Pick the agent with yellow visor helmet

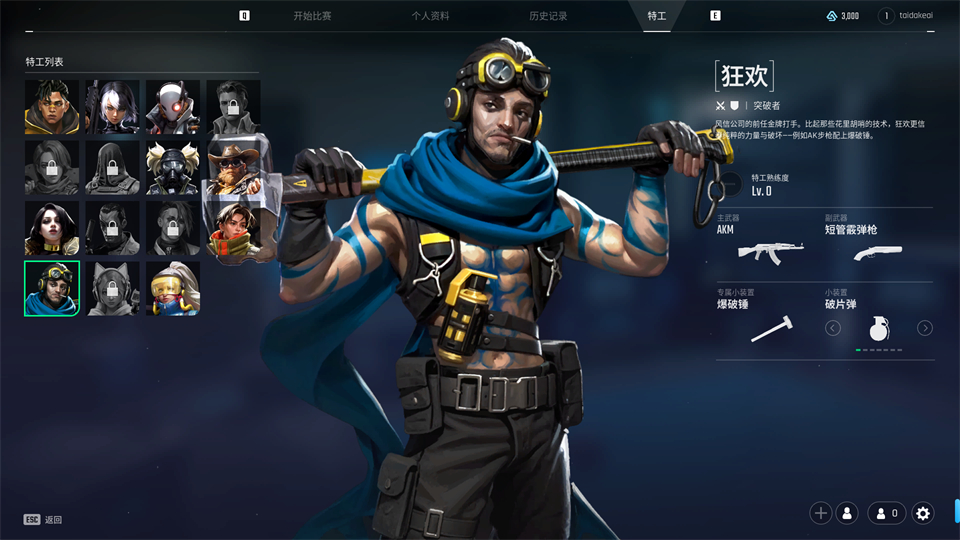[x=173, y=288]
